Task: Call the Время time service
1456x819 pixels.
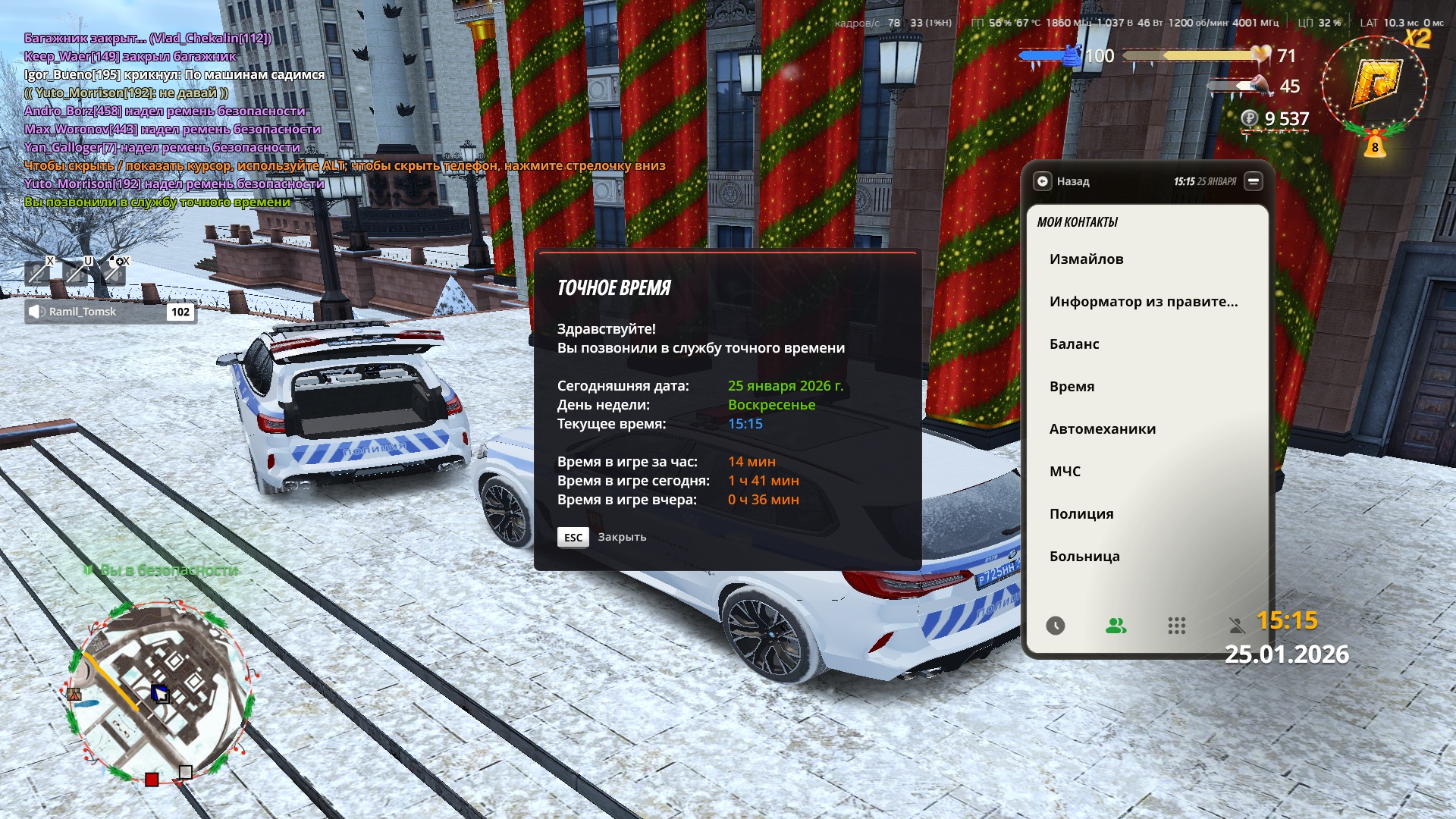Action: [x=1072, y=387]
